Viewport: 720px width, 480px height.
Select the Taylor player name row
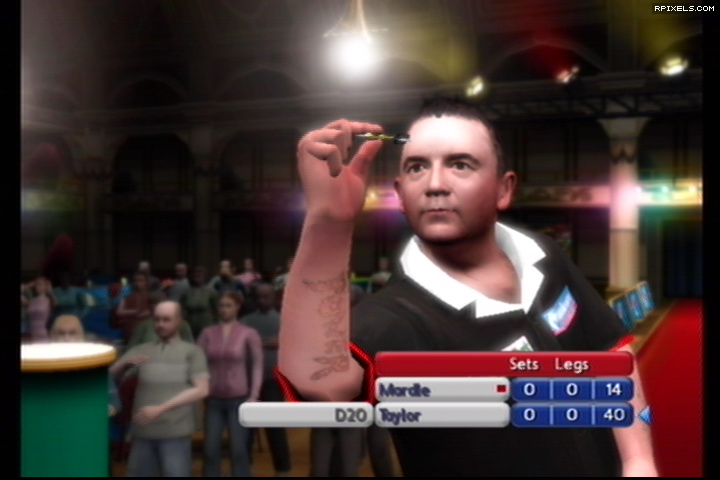[441, 415]
